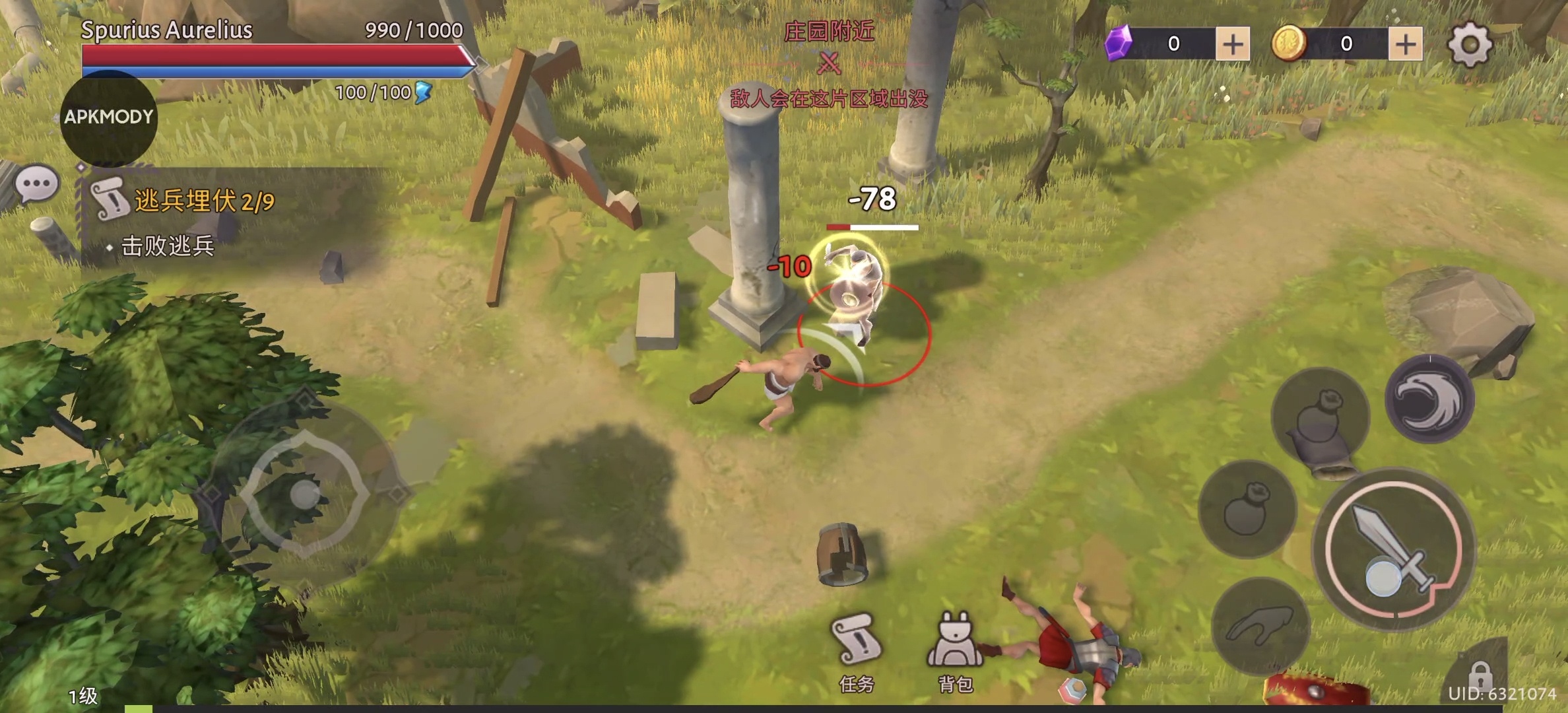Activate the eagle head skill
The height and width of the screenshot is (713, 1568).
[1429, 398]
